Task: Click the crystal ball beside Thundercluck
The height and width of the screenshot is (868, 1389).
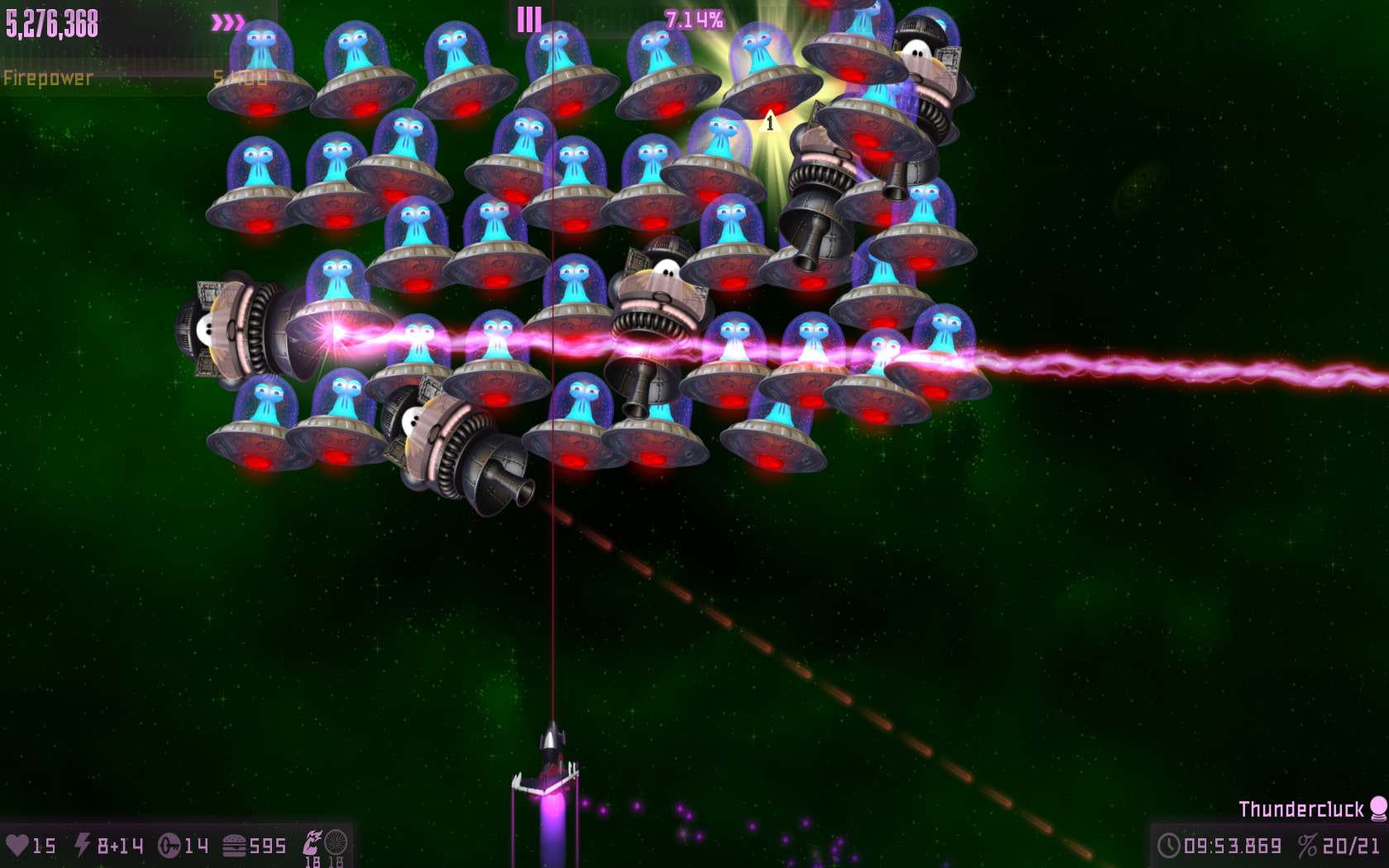Action: (1378, 808)
